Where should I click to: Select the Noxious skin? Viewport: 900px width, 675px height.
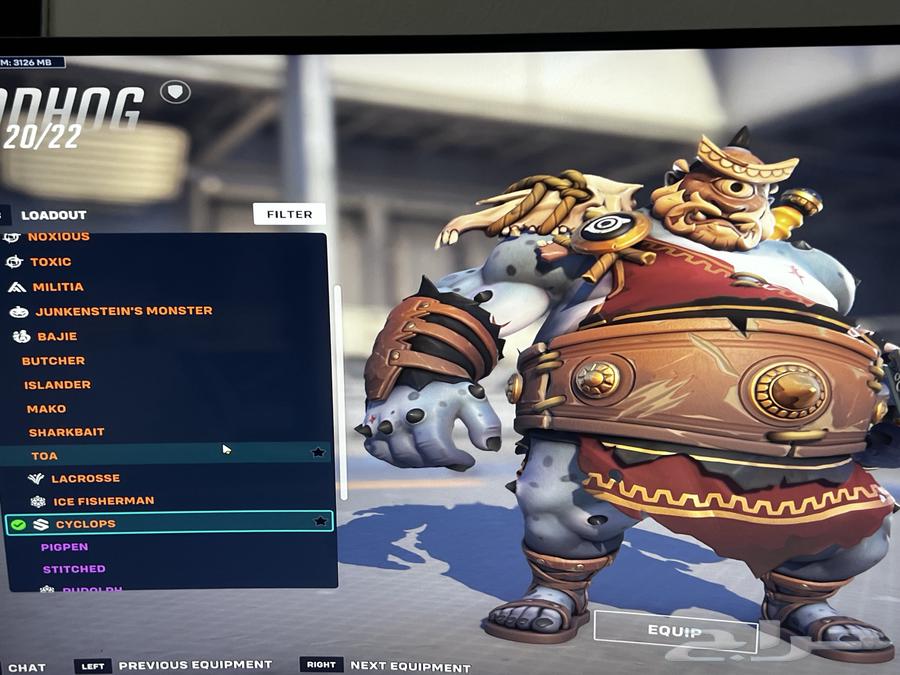58,237
